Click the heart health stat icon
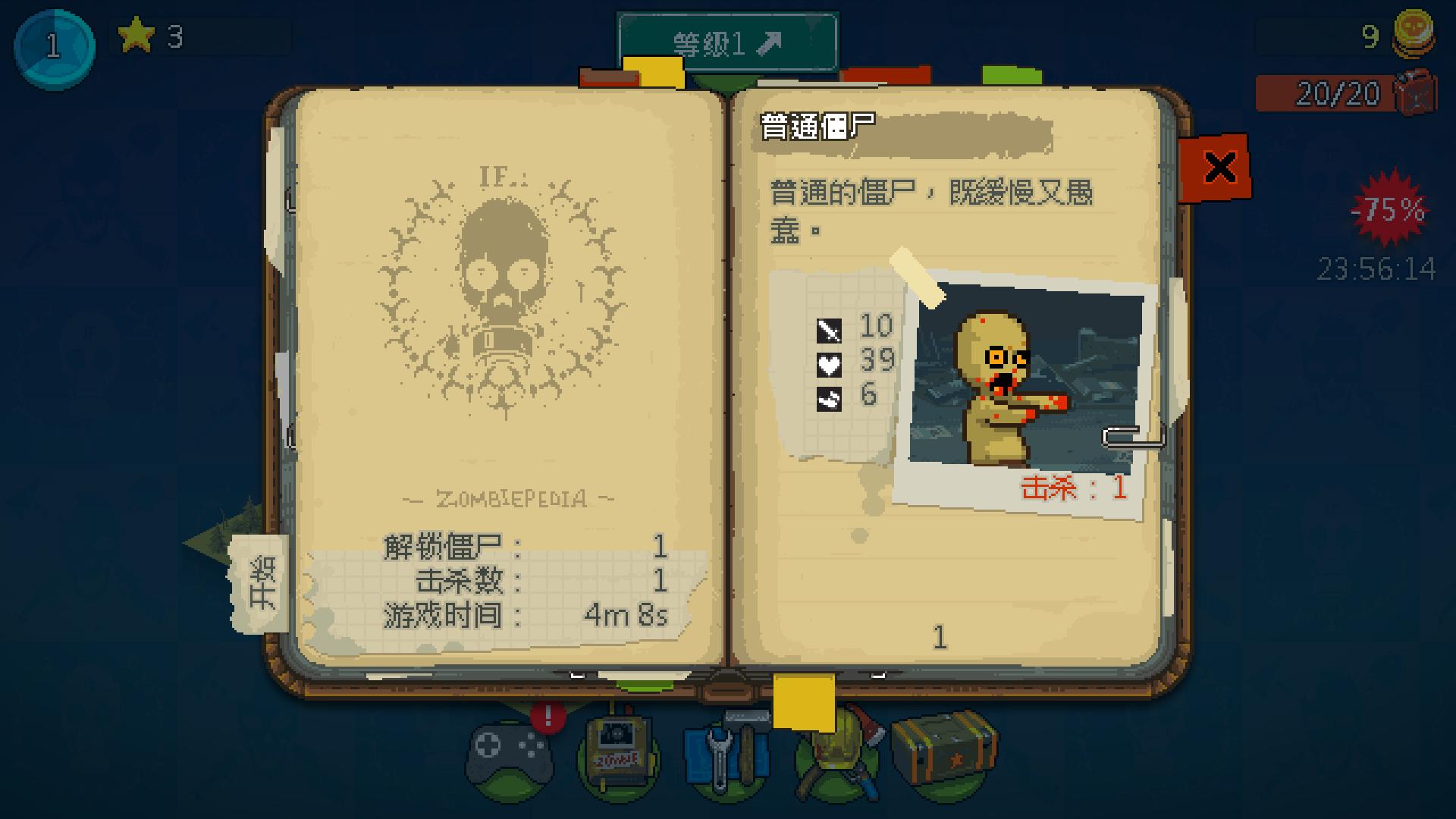The height and width of the screenshot is (819, 1456). [830, 364]
